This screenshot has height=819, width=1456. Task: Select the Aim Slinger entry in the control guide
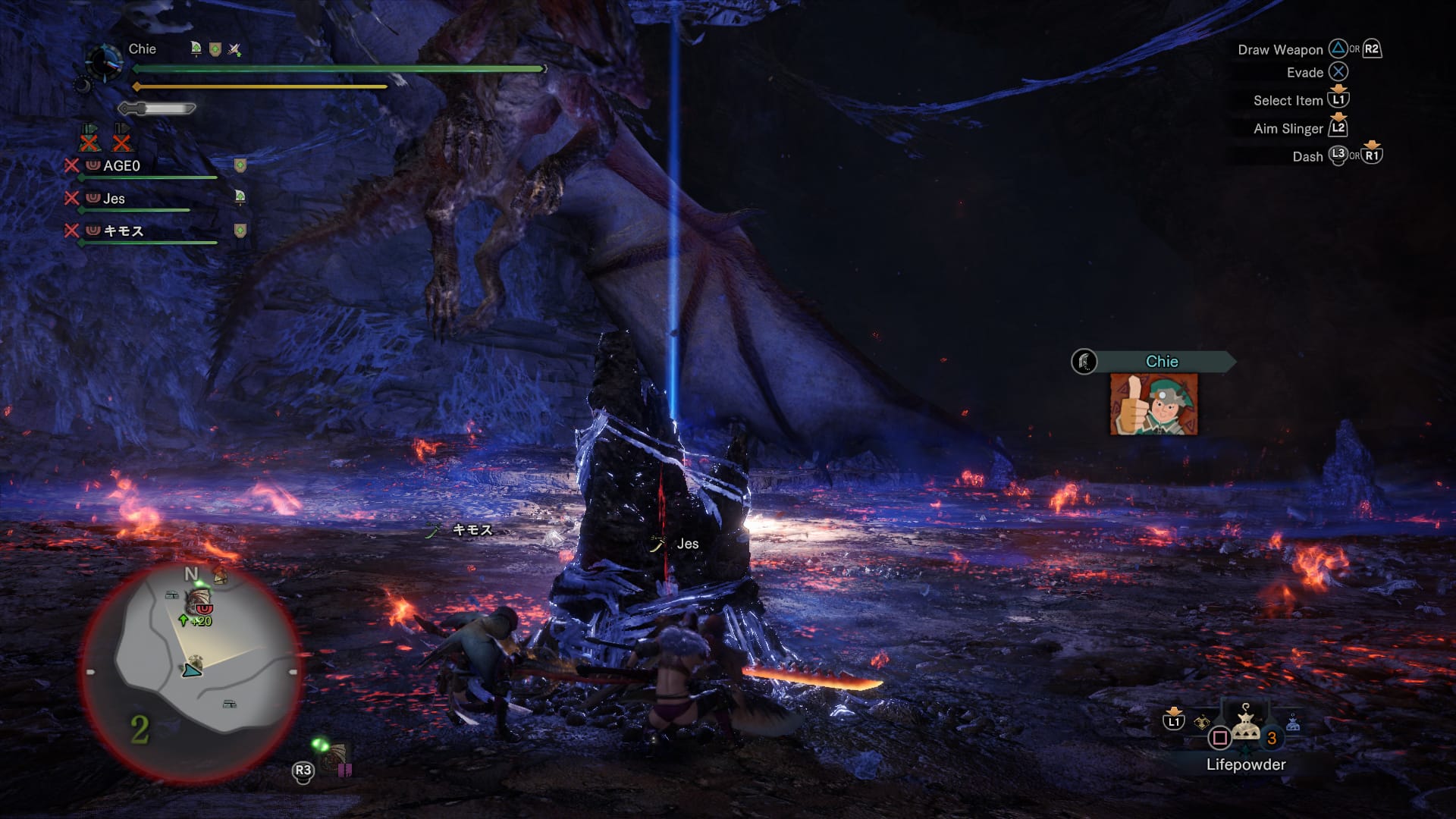pos(1289,128)
